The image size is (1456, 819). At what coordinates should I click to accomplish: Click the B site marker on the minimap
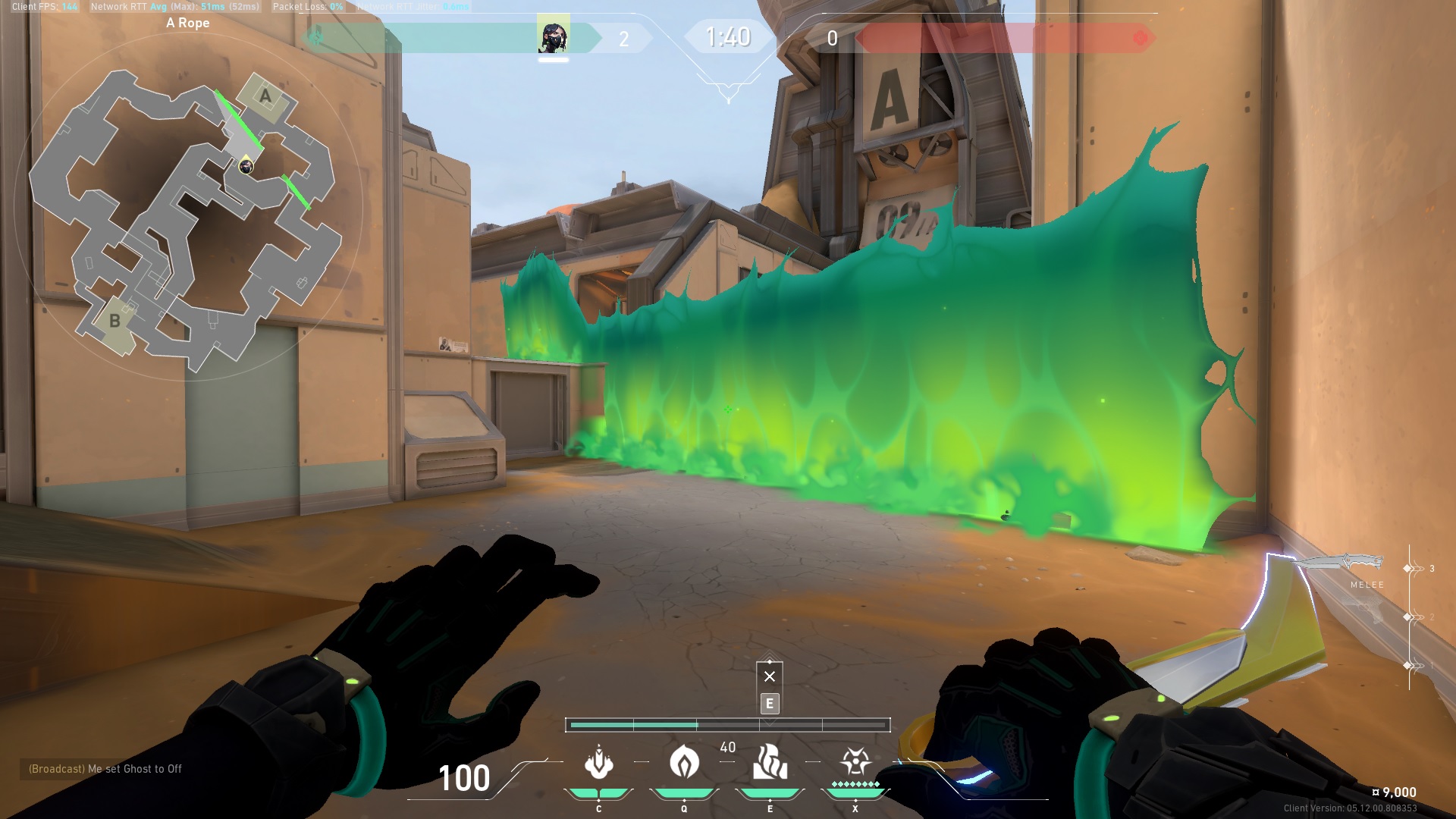(x=115, y=322)
